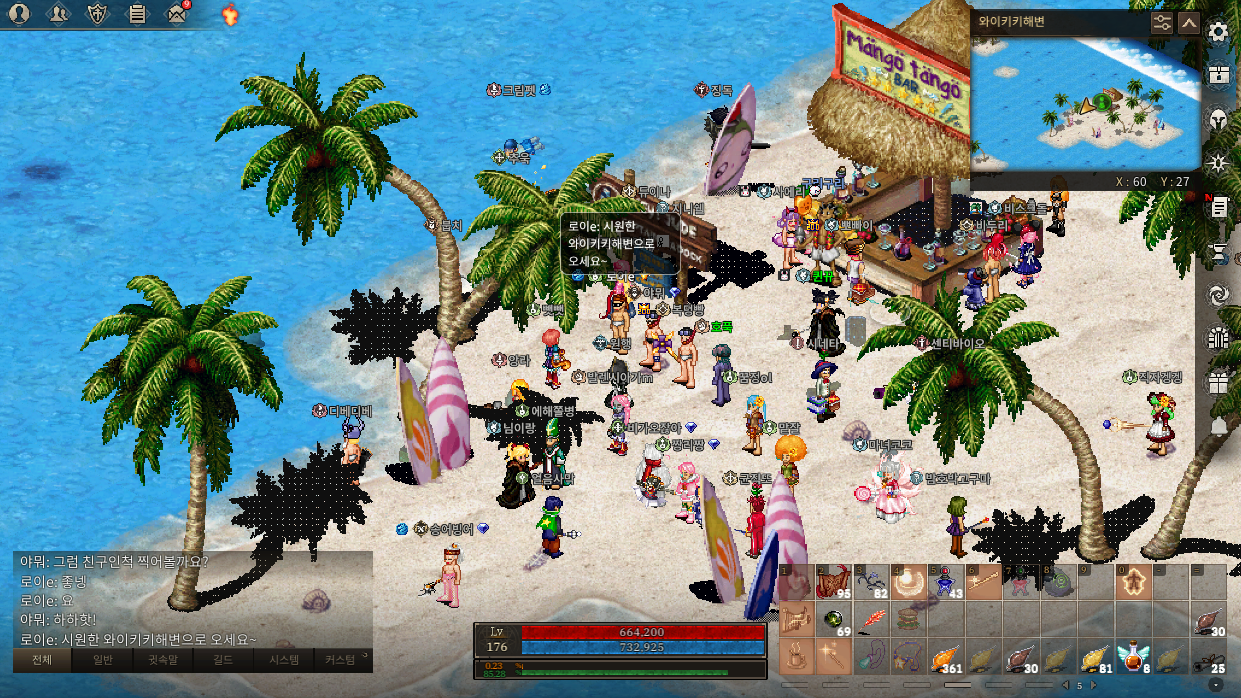Open the gift box icon on the sidebar
The height and width of the screenshot is (698, 1241).
click(x=1218, y=382)
